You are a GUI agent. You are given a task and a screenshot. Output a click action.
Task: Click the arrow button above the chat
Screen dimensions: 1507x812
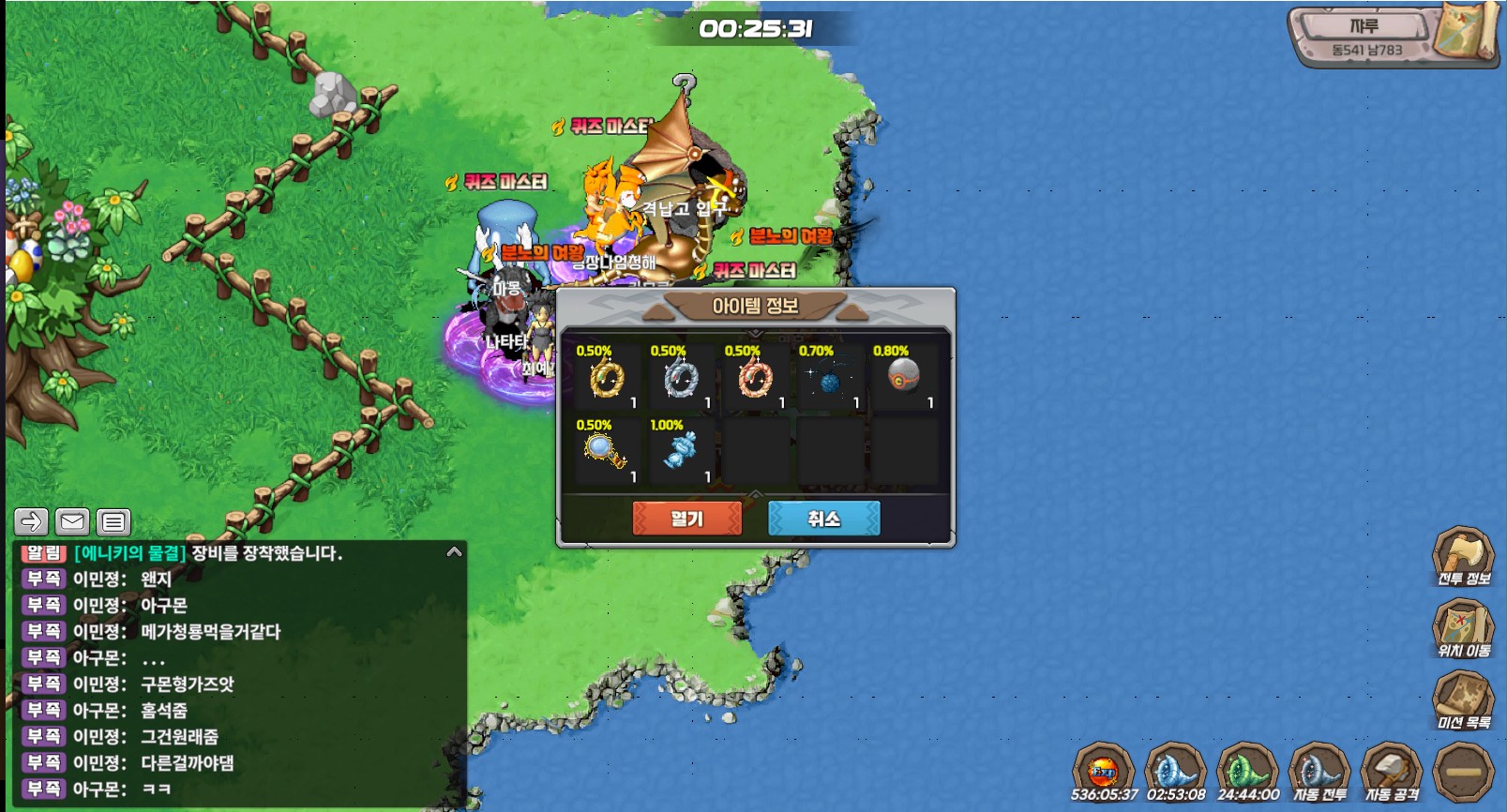(x=31, y=521)
